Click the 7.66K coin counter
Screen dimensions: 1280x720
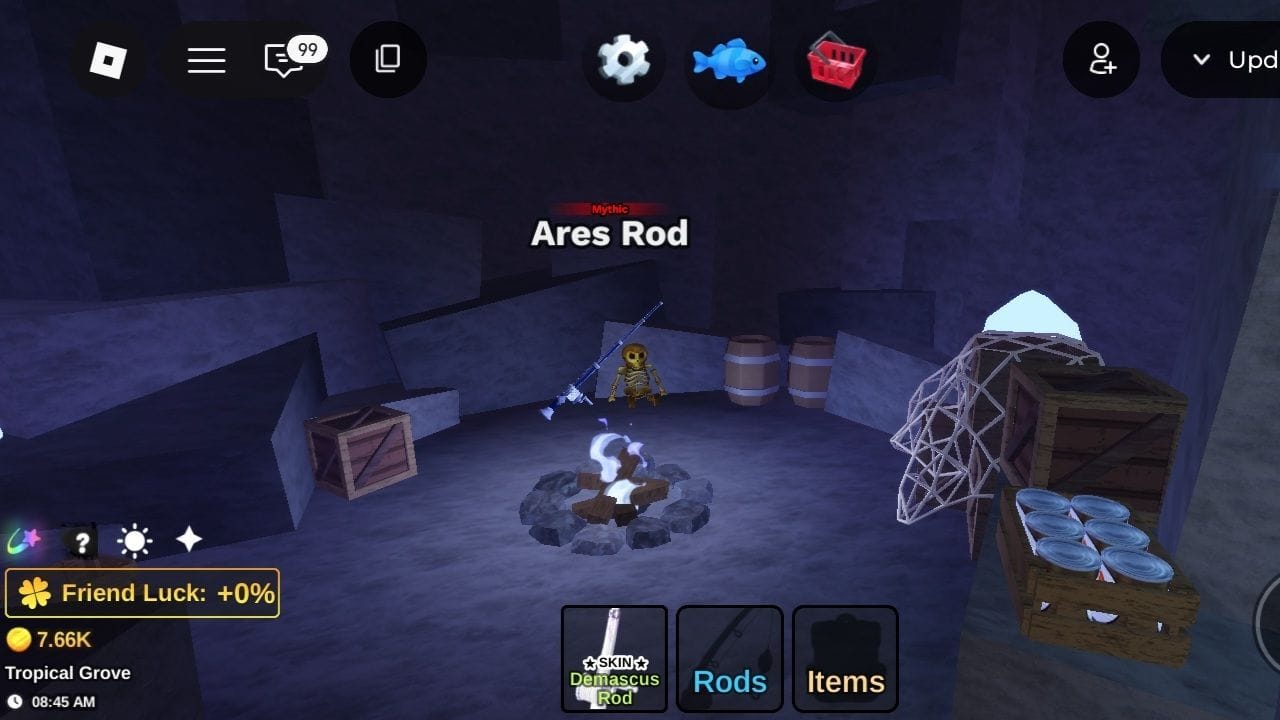click(50, 638)
